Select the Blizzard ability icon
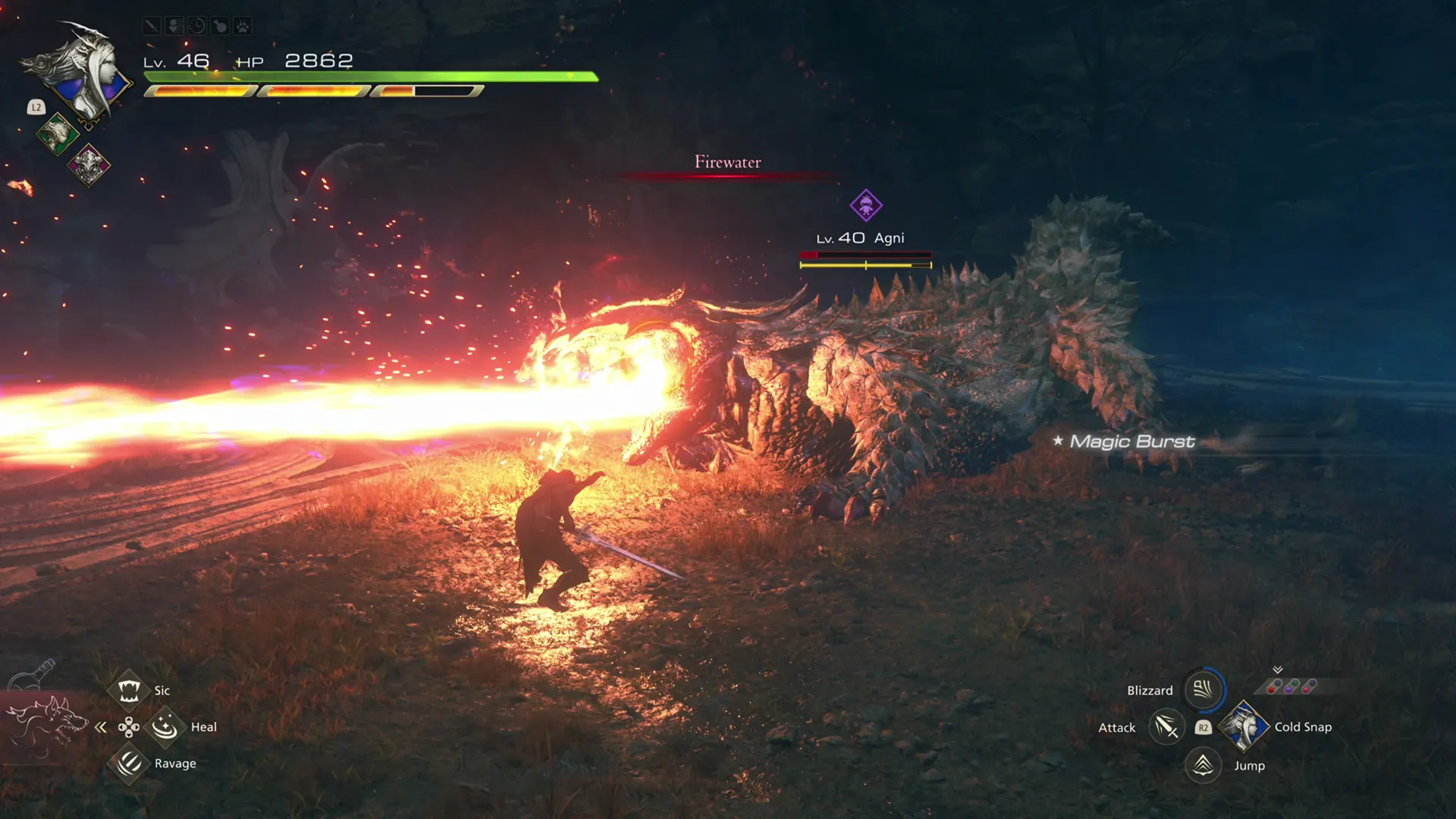Screen dimensions: 1456x819 (1202, 690)
